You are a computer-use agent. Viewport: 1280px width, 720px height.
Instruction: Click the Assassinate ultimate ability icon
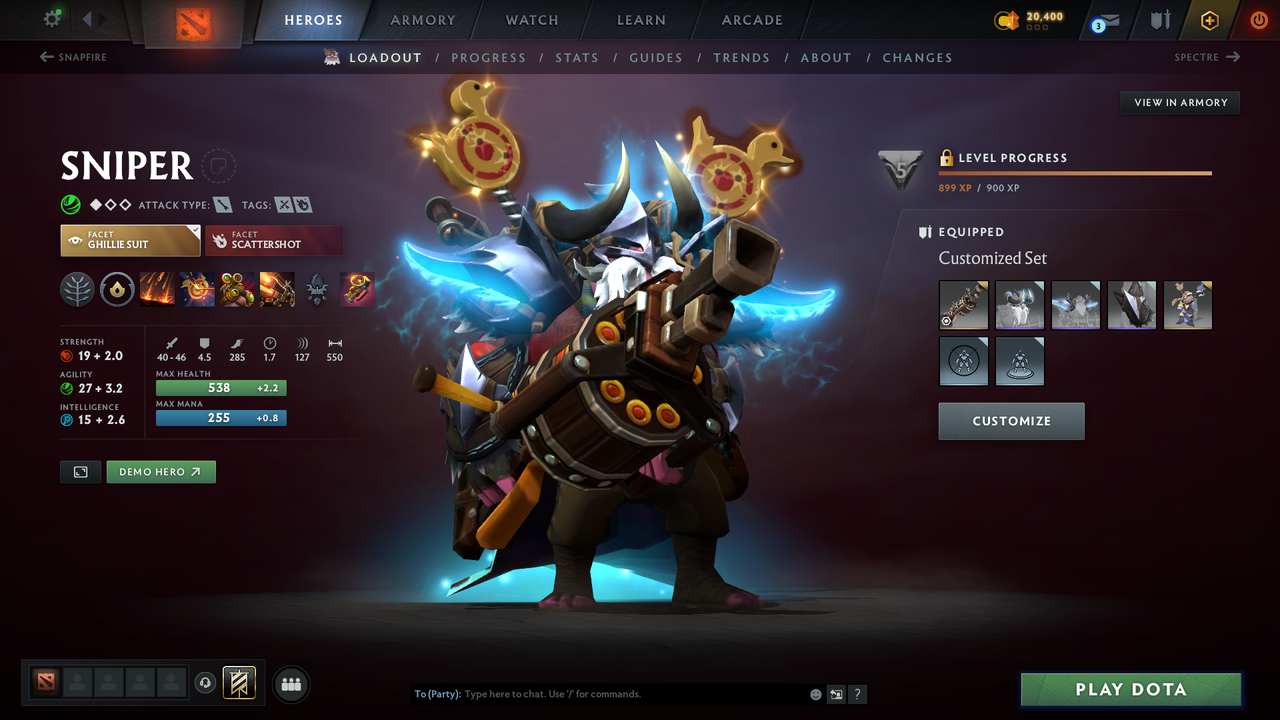[277, 290]
